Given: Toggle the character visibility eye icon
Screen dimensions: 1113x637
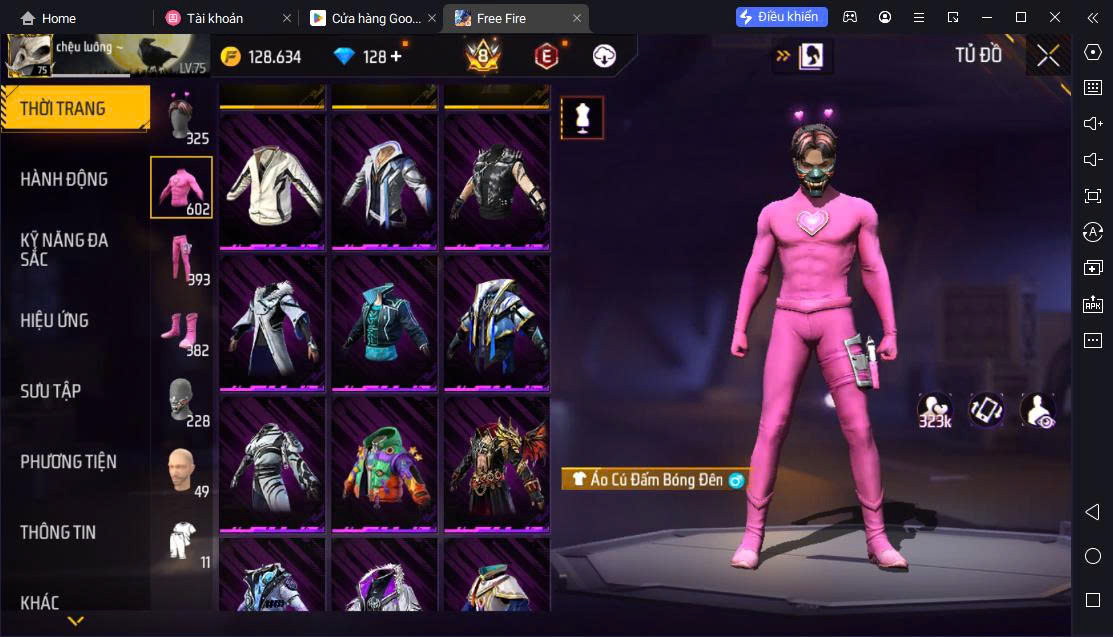Looking at the screenshot, I should point(1038,409).
